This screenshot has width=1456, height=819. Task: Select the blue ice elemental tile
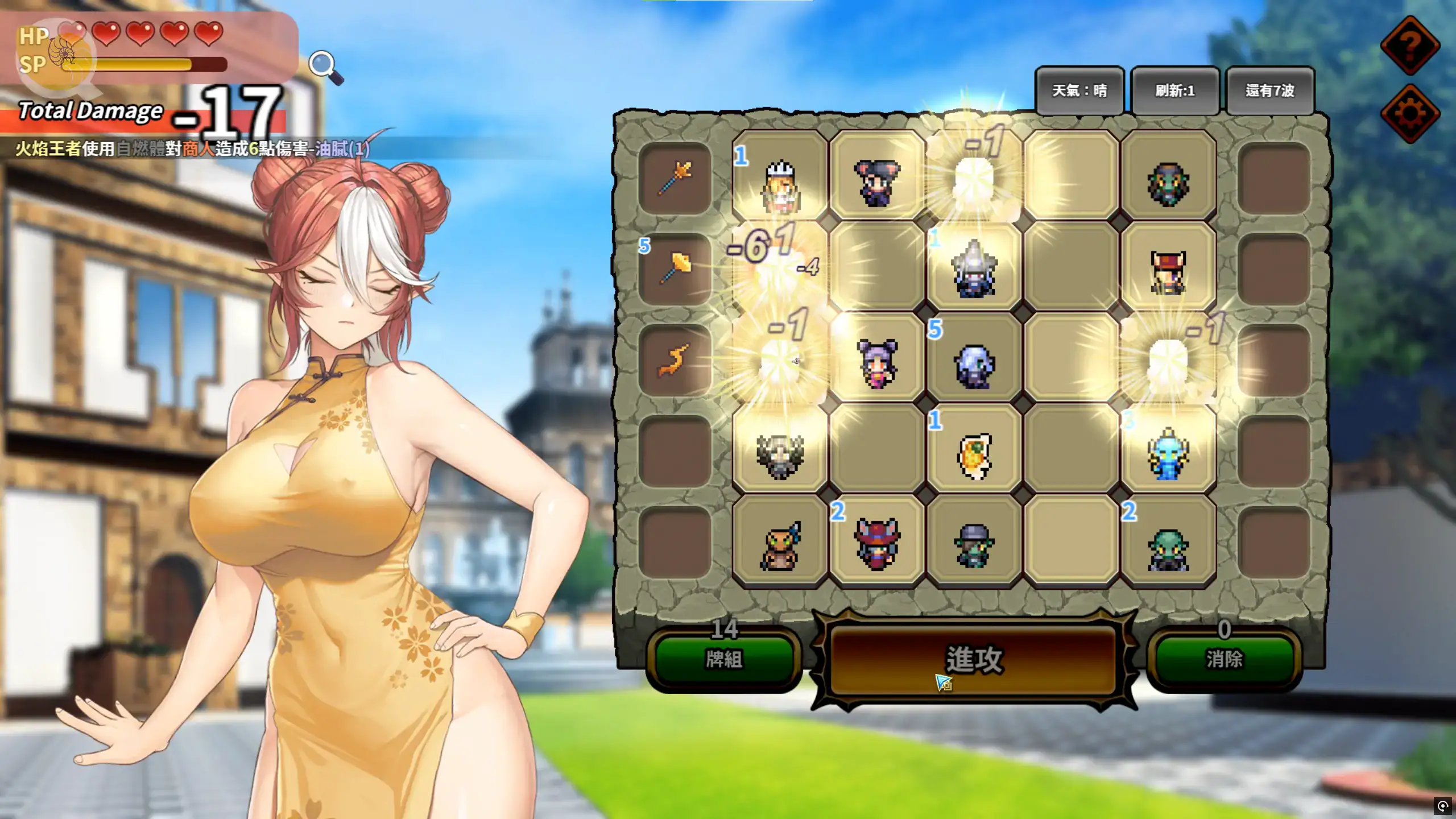[1168, 454]
